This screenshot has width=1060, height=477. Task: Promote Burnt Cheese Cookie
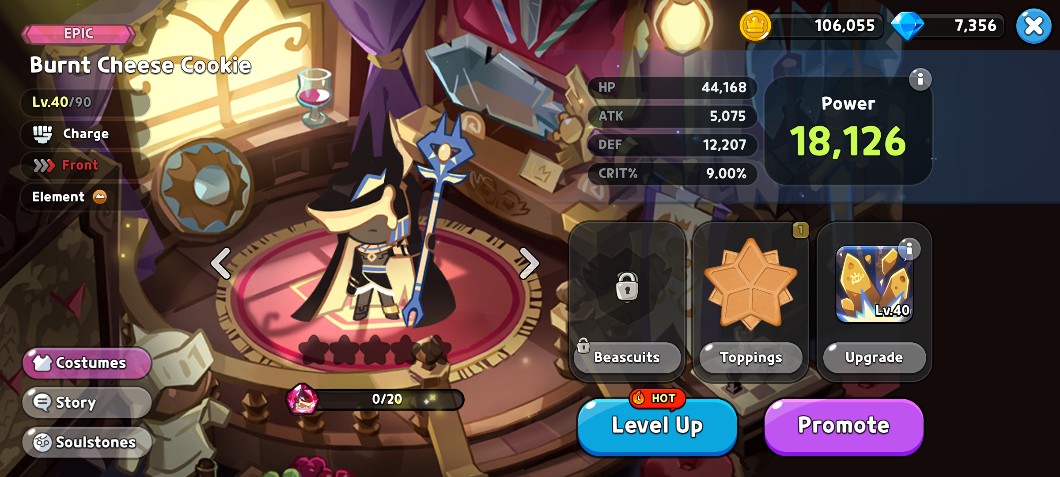[x=843, y=426]
